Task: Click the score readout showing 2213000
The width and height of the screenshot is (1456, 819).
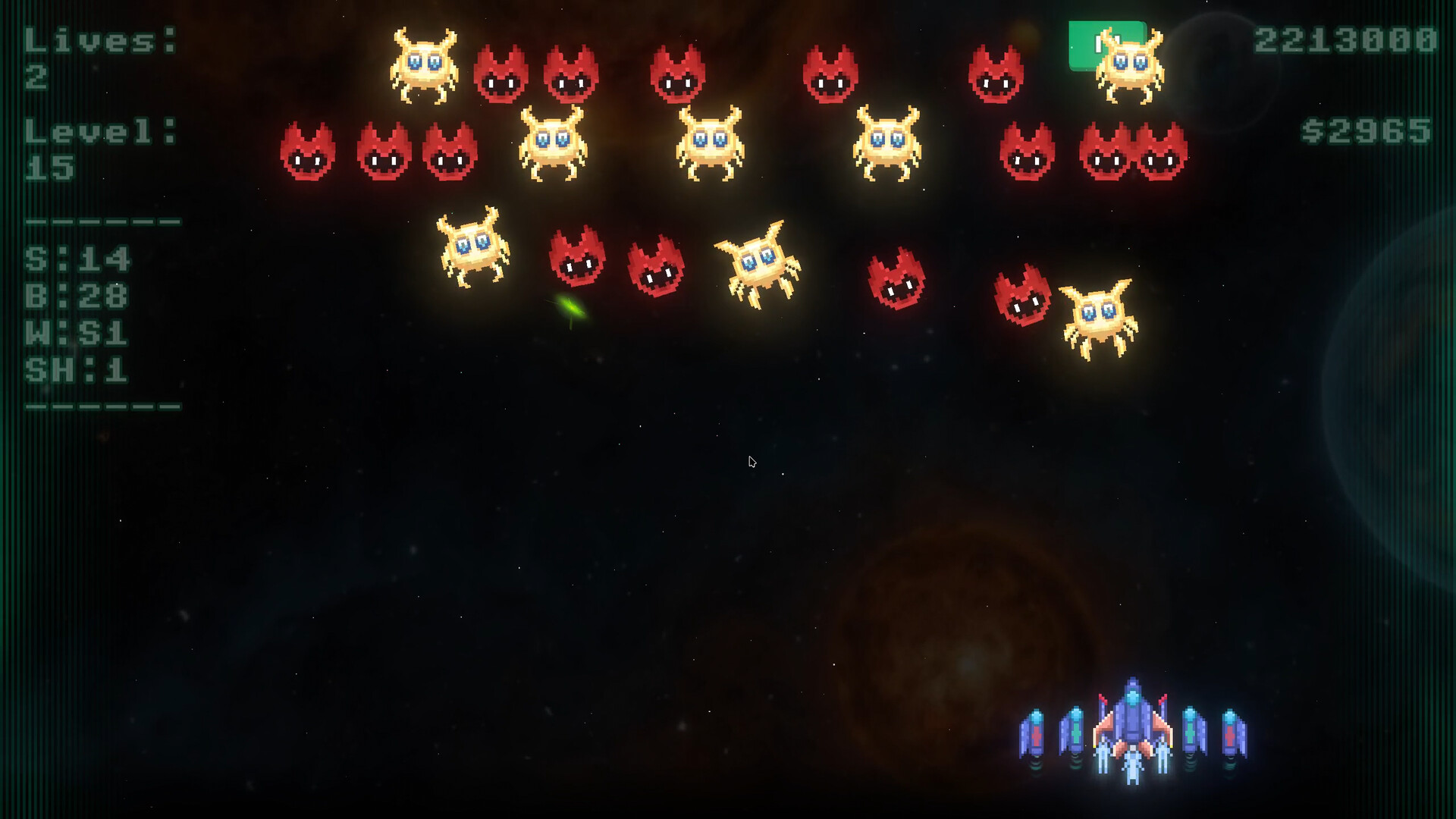Action: (1342, 42)
